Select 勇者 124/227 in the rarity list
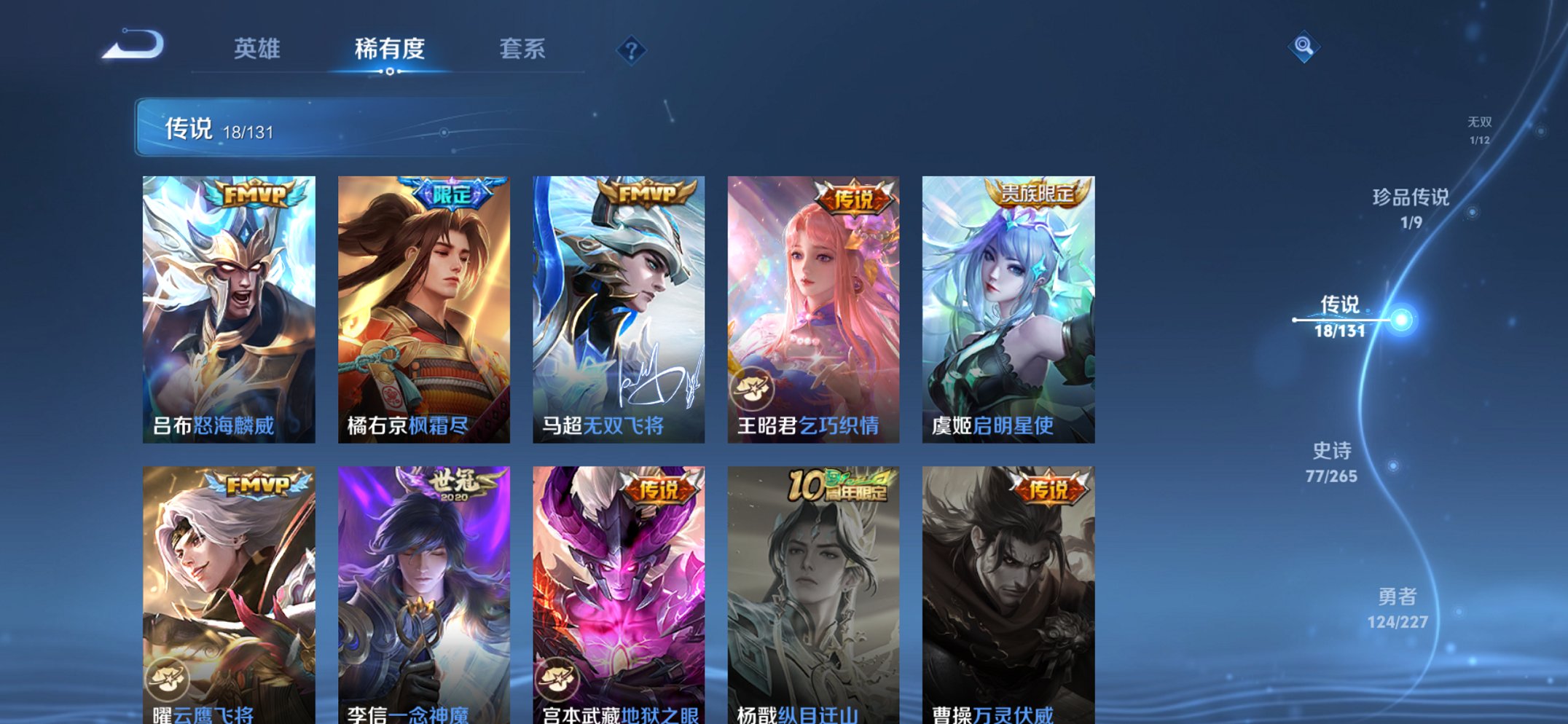1568x724 pixels. [1397, 612]
